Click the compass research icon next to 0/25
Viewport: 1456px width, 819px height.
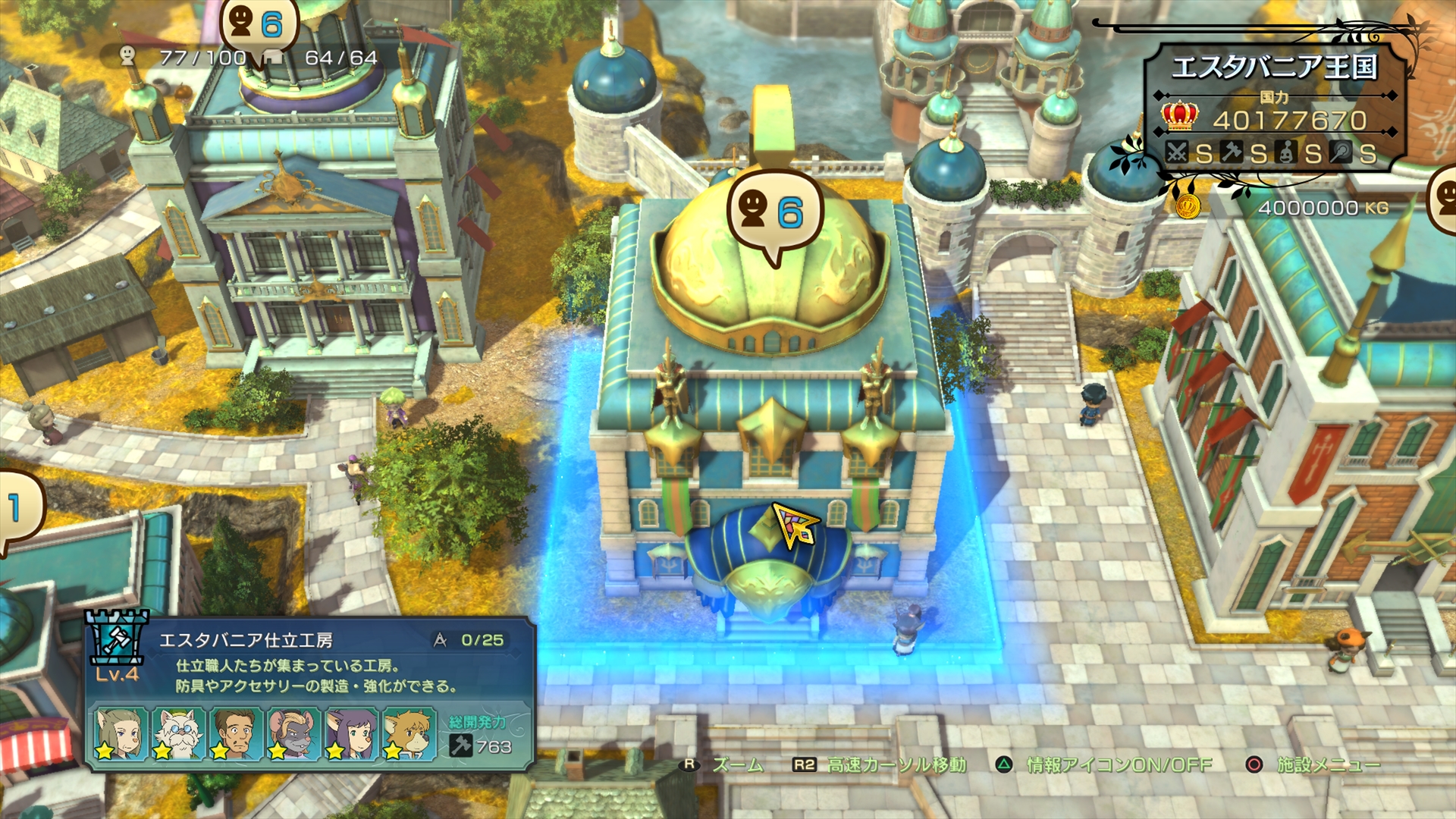[x=440, y=640]
